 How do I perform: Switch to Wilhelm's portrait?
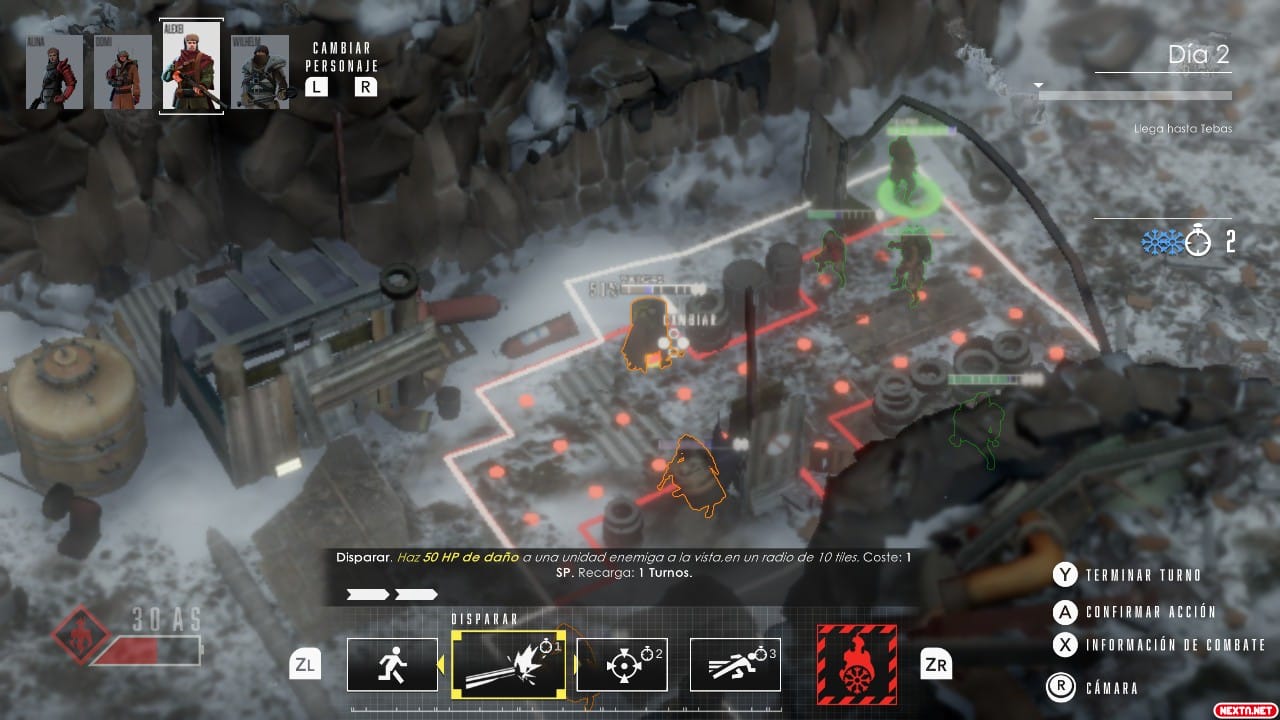pyautogui.click(x=260, y=72)
